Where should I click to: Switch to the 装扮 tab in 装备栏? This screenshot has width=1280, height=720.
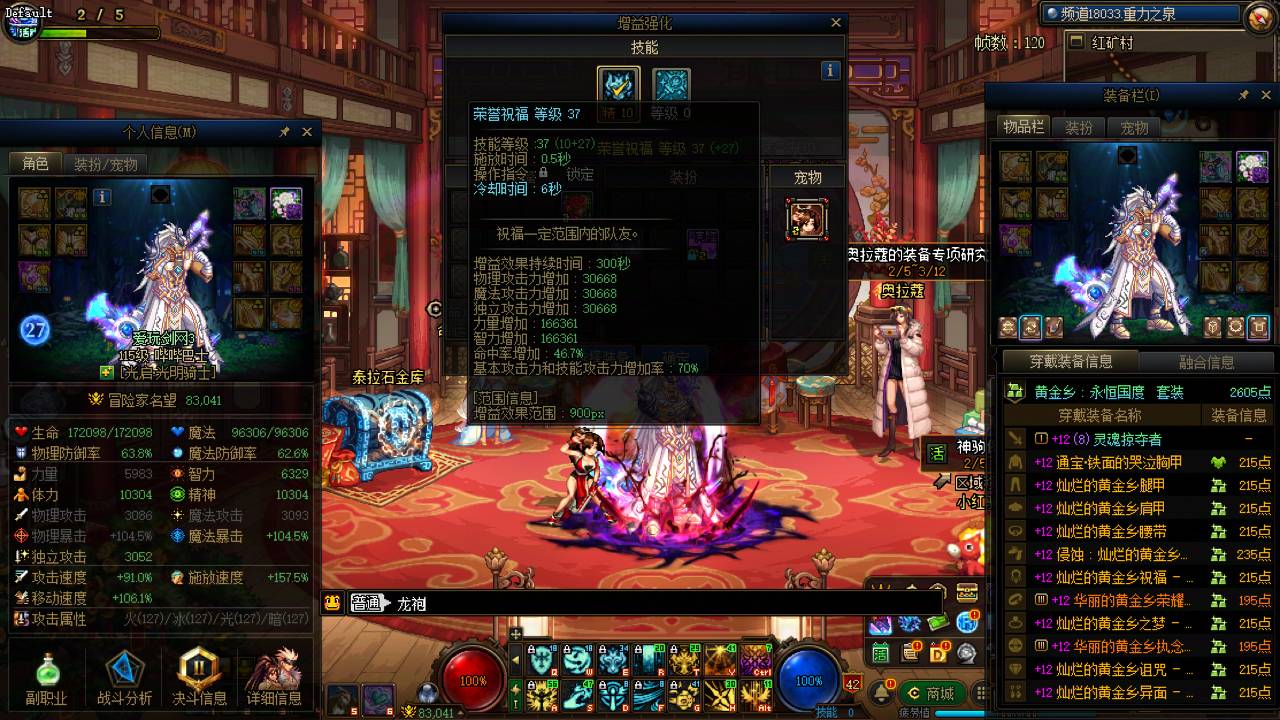pyautogui.click(x=1078, y=127)
